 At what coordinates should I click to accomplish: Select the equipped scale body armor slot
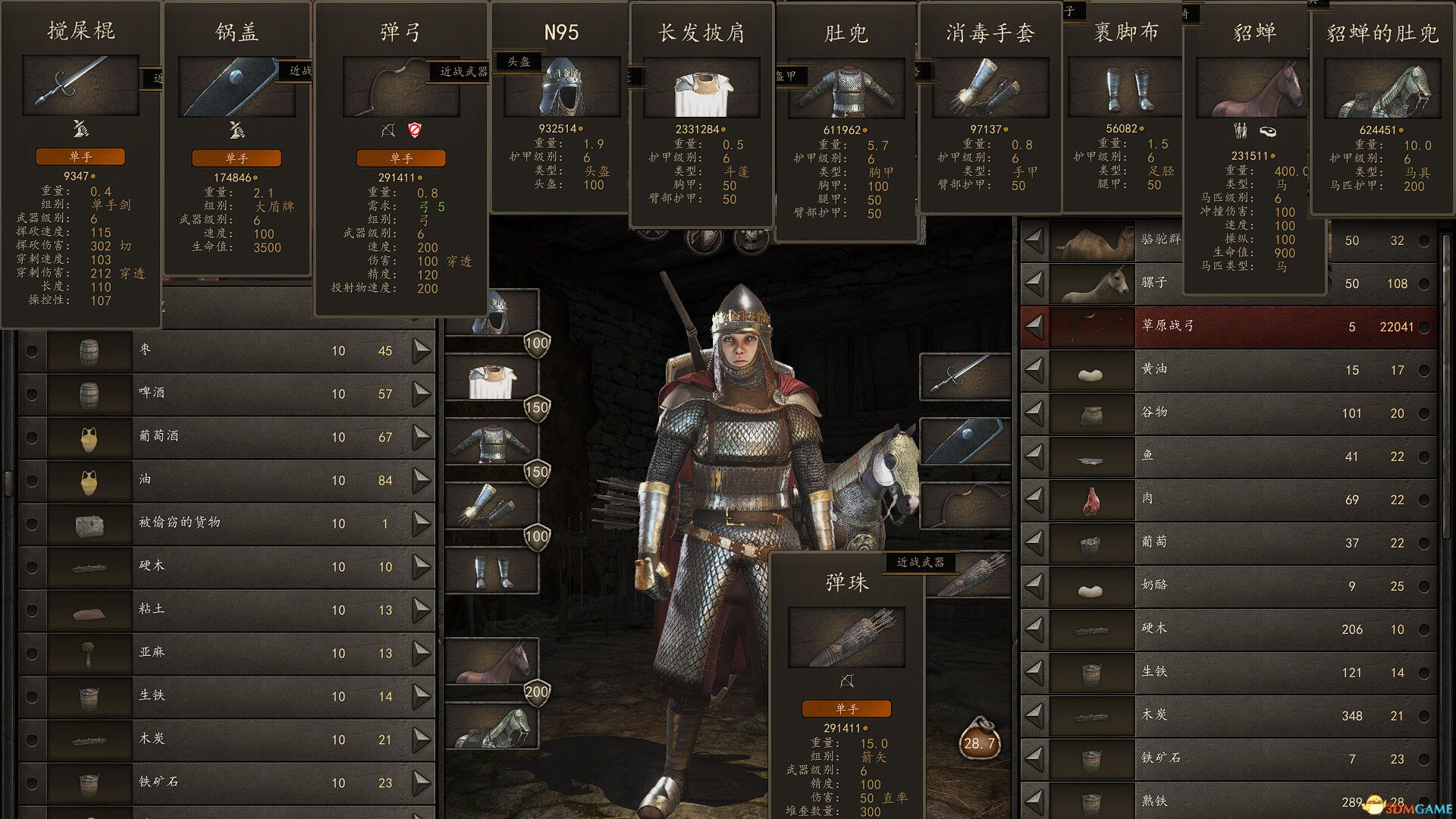491,444
